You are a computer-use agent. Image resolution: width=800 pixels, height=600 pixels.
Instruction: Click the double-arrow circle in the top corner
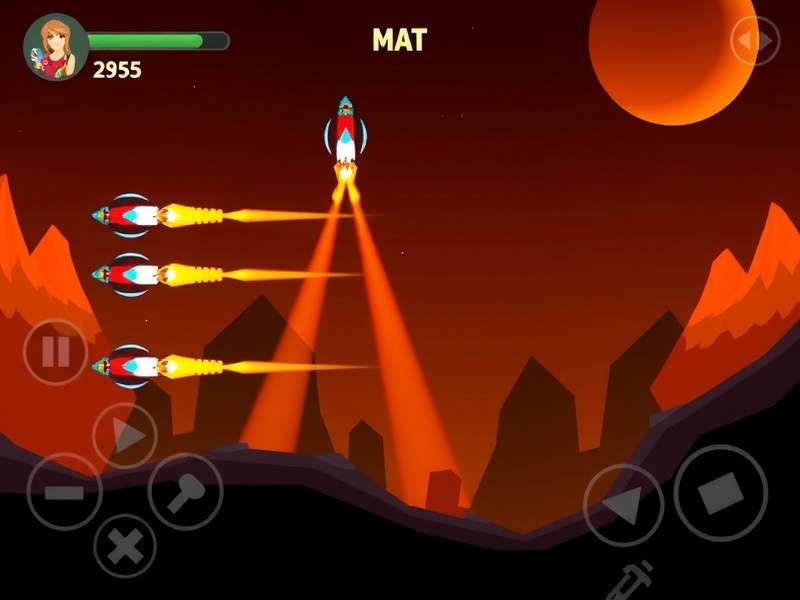(755, 41)
